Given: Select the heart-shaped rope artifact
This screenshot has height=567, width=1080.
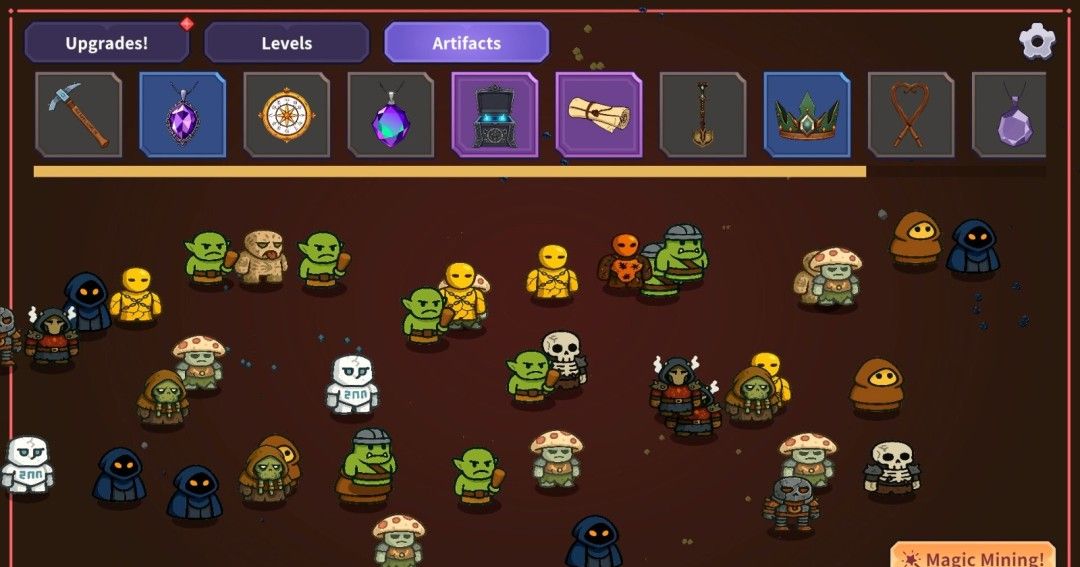Looking at the screenshot, I should 910,115.
